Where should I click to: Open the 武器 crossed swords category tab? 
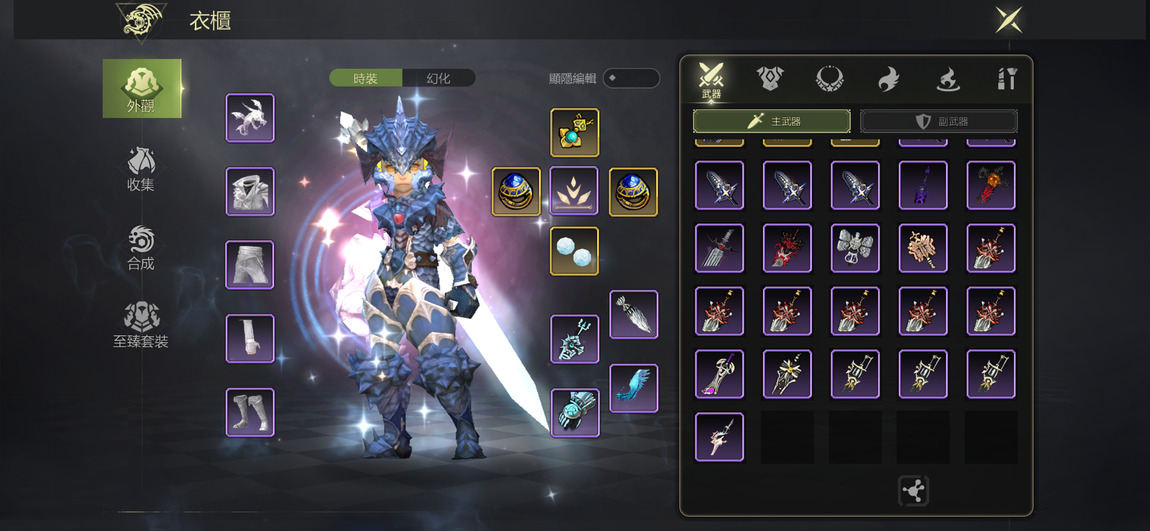click(x=711, y=79)
